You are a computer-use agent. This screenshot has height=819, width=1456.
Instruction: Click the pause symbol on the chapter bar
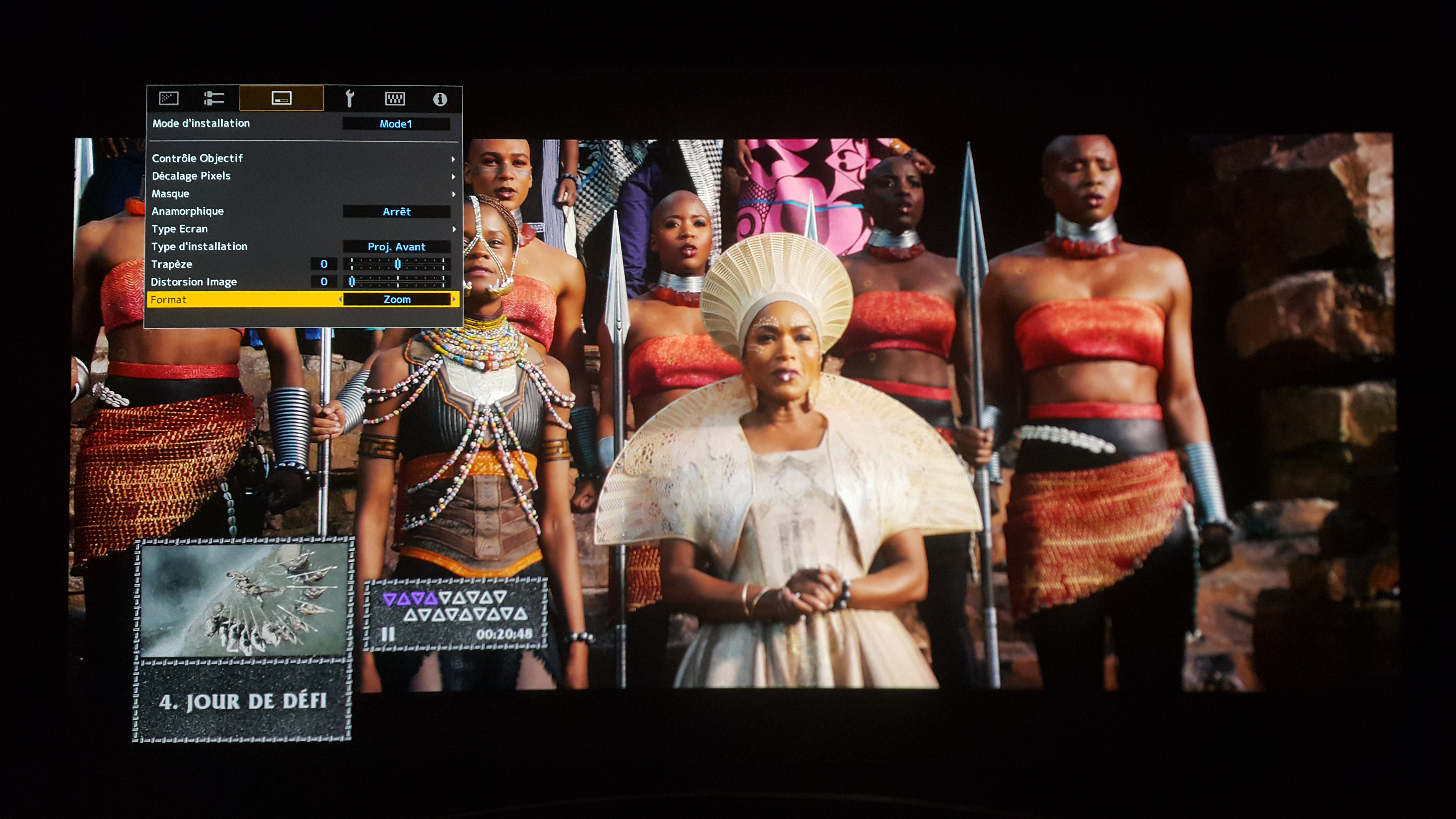[x=388, y=634]
